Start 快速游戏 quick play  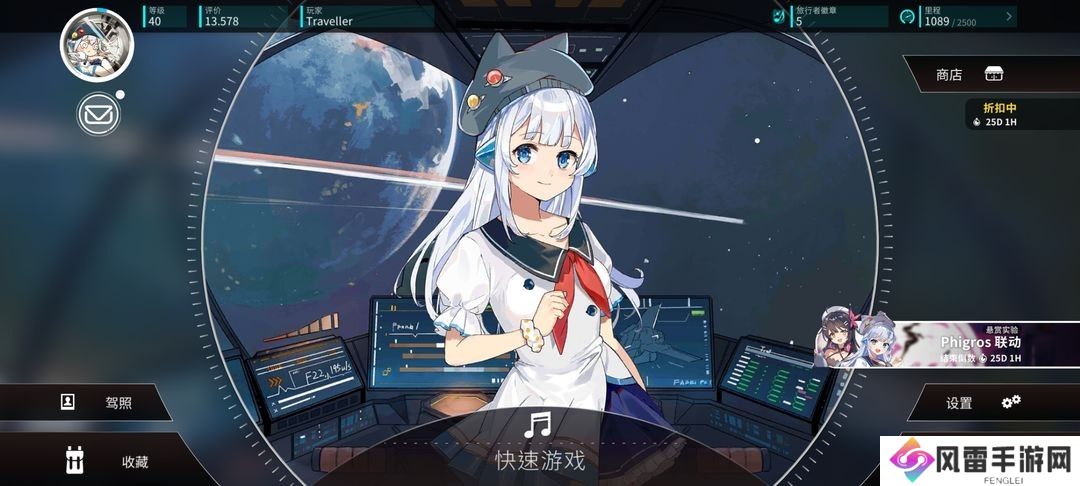click(539, 443)
